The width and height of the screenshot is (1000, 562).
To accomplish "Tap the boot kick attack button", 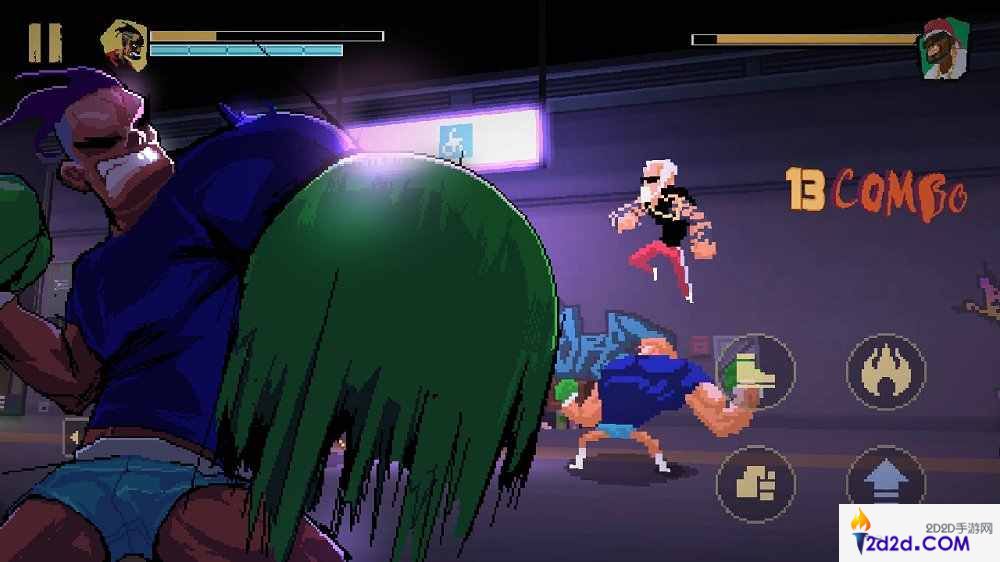I will pos(756,372).
